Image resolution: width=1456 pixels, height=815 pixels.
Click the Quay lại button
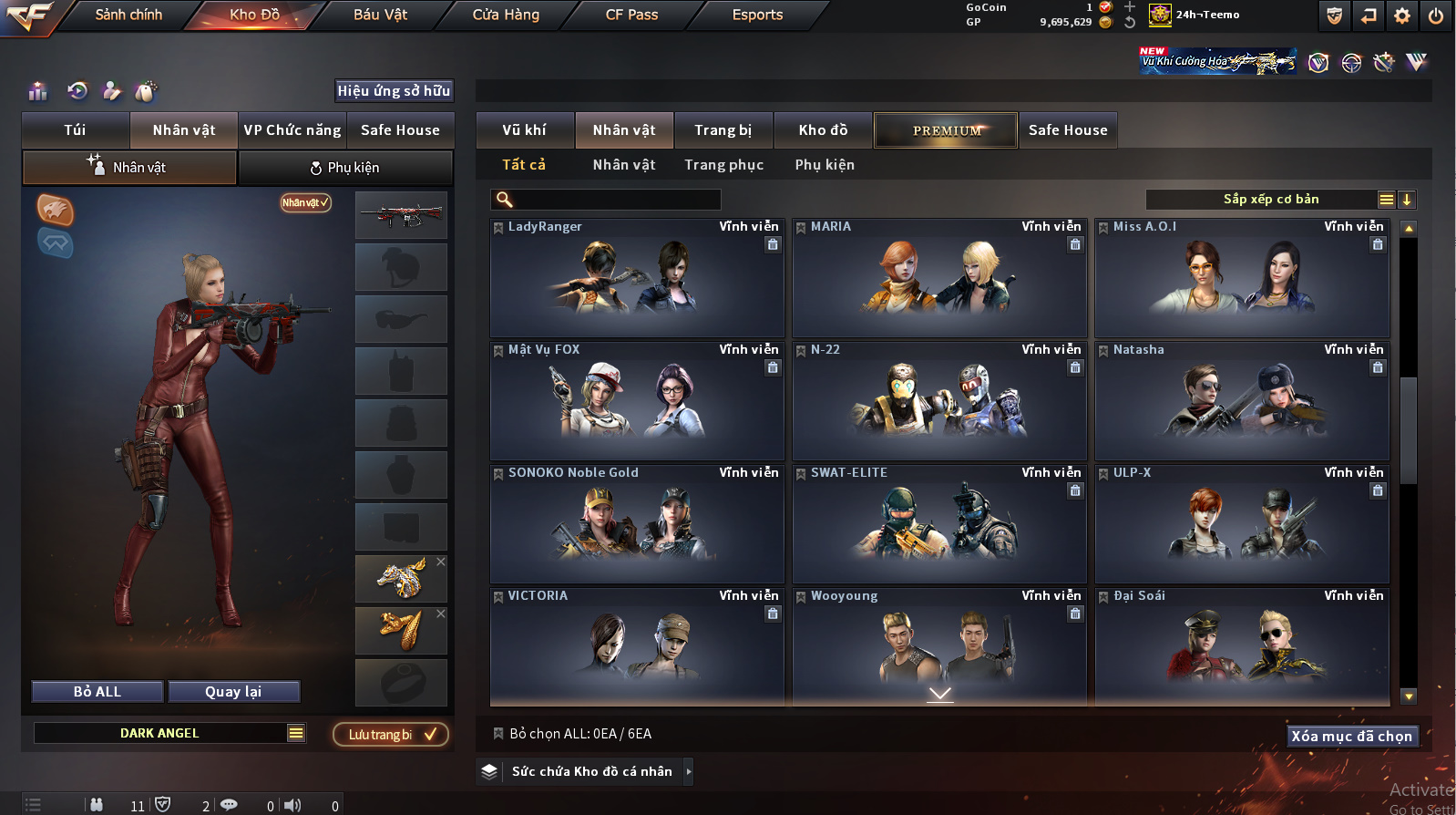[233, 692]
